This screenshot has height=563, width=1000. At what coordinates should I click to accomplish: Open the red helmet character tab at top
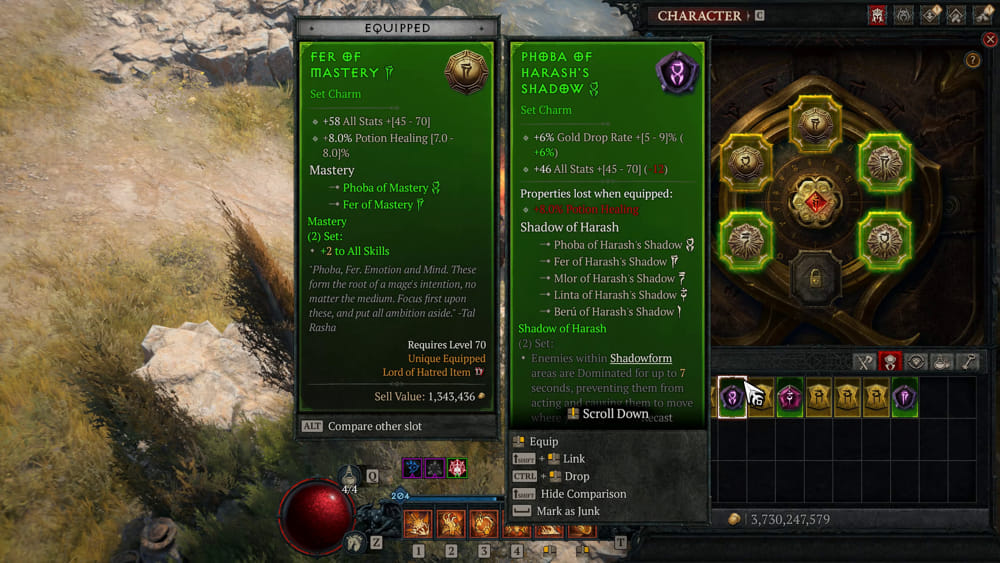tap(878, 15)
